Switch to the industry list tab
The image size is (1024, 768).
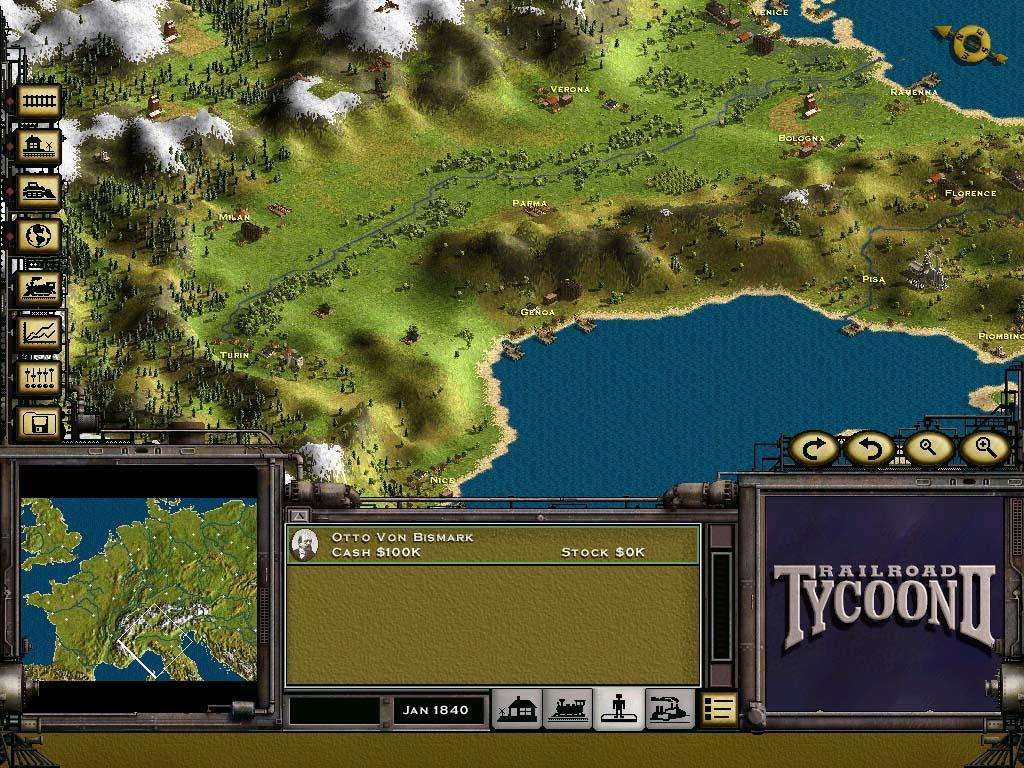point(670,709)
